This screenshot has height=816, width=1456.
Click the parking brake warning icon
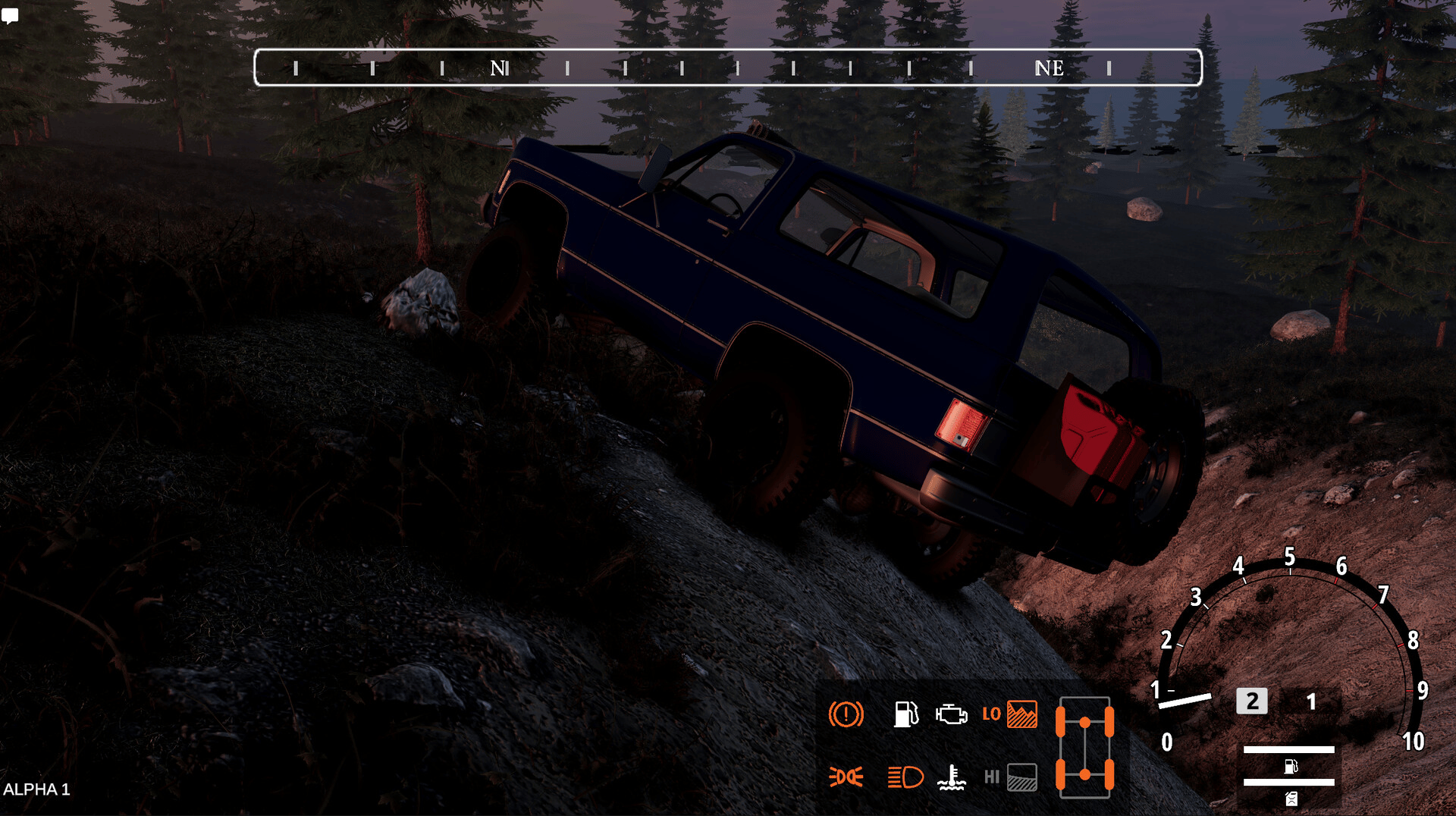(x=846, y=714)
